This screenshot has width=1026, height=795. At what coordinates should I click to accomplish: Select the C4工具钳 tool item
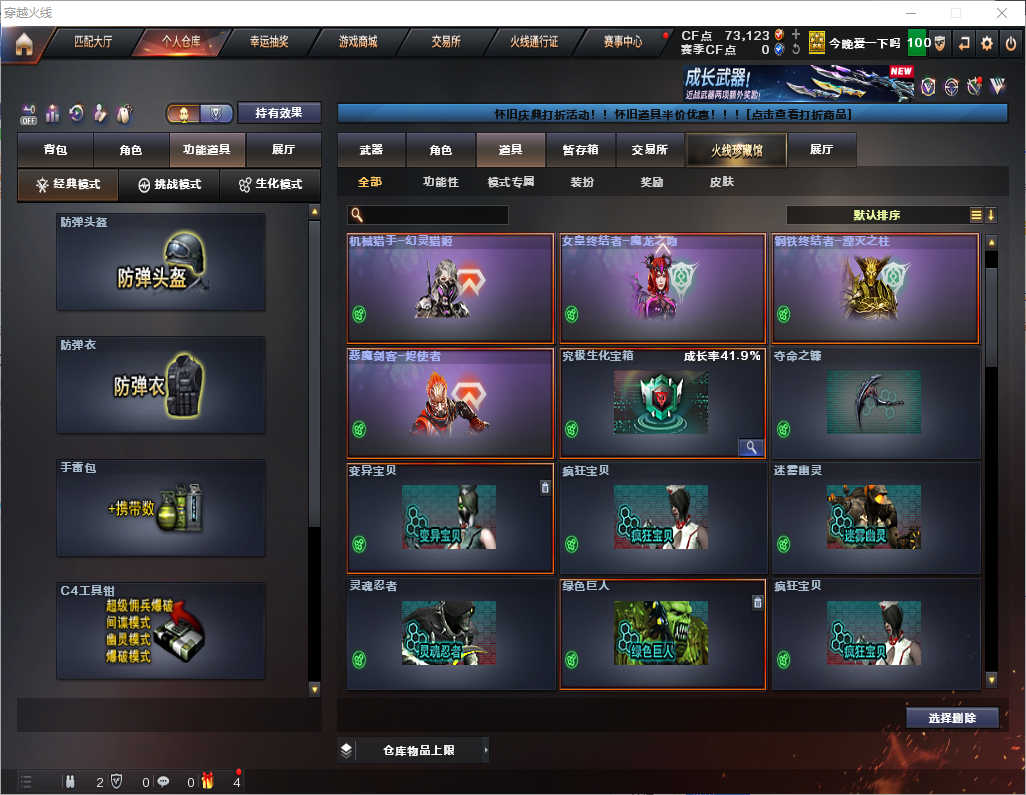point(161,630)
